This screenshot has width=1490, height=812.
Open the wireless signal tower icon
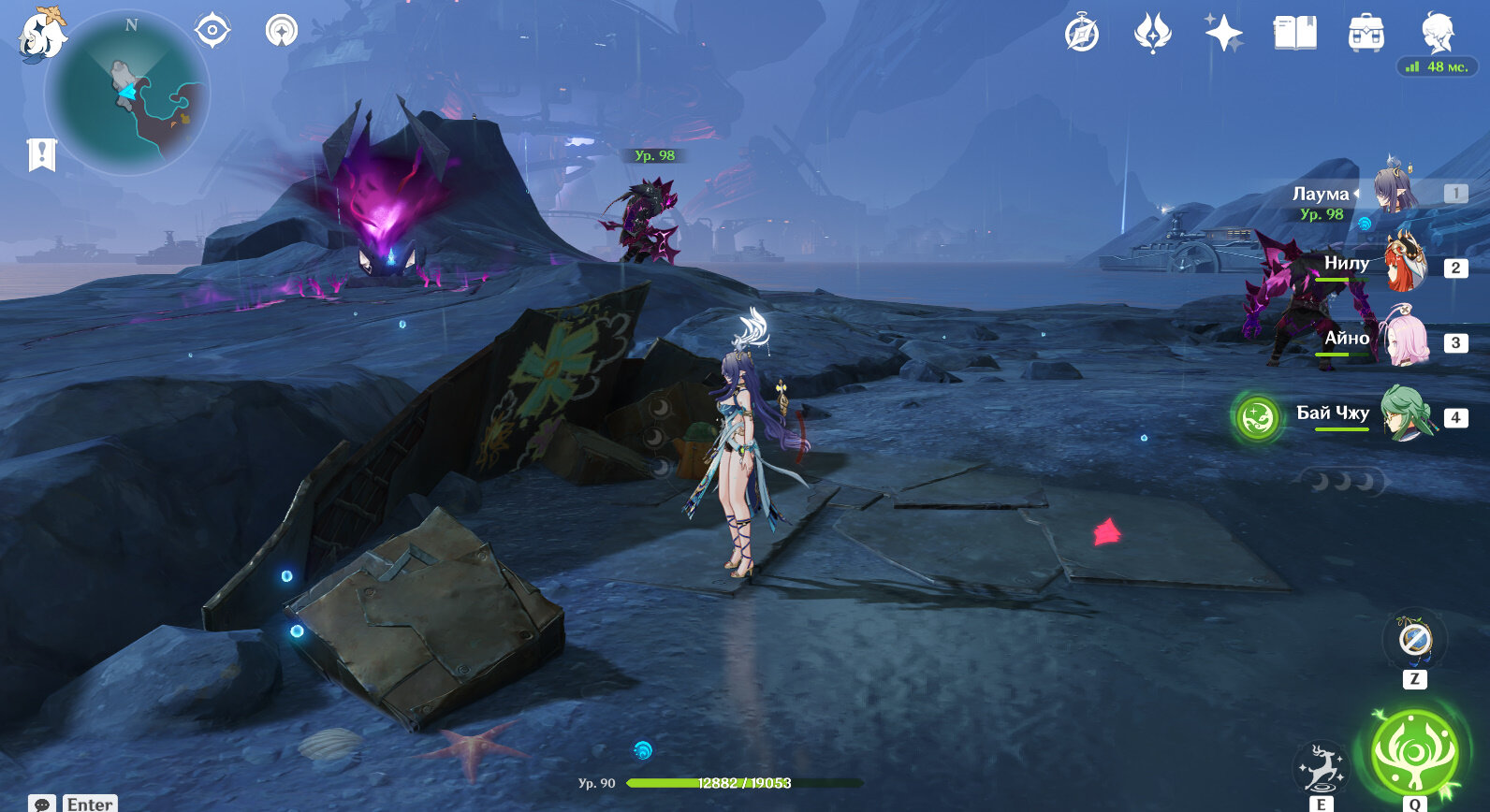[281, 31]
